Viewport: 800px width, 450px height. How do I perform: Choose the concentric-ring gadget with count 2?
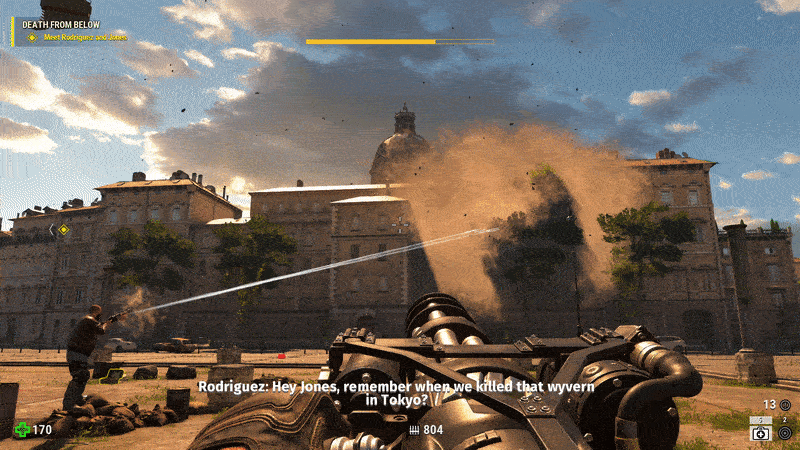click(785, 432)
